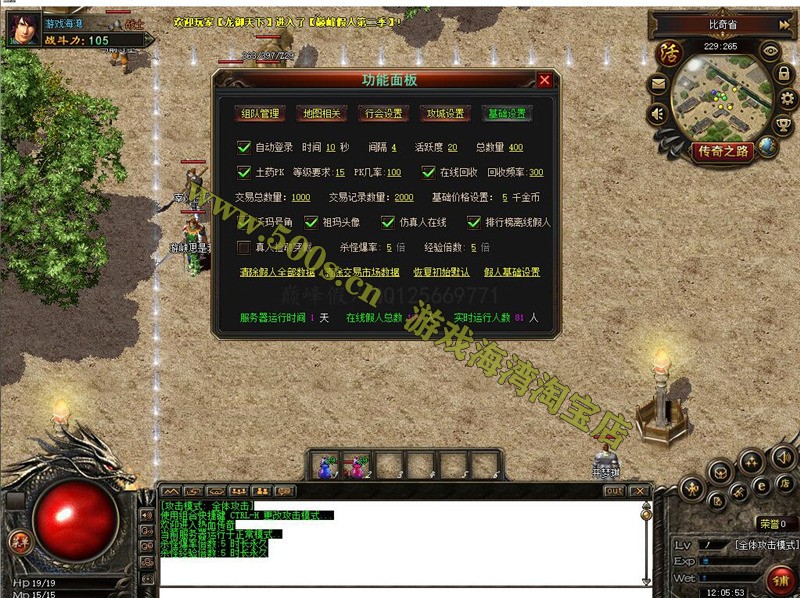Image resolution: width=800 pixels, height=598 pixels.
Task: Click the chat window's out button
Action: [614, 491]
